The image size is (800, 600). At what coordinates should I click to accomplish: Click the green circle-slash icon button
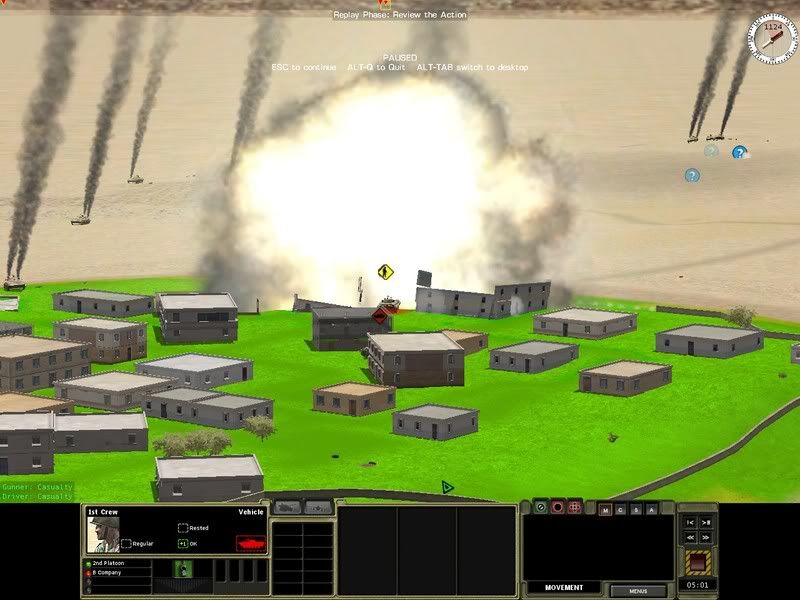(540, 507)
